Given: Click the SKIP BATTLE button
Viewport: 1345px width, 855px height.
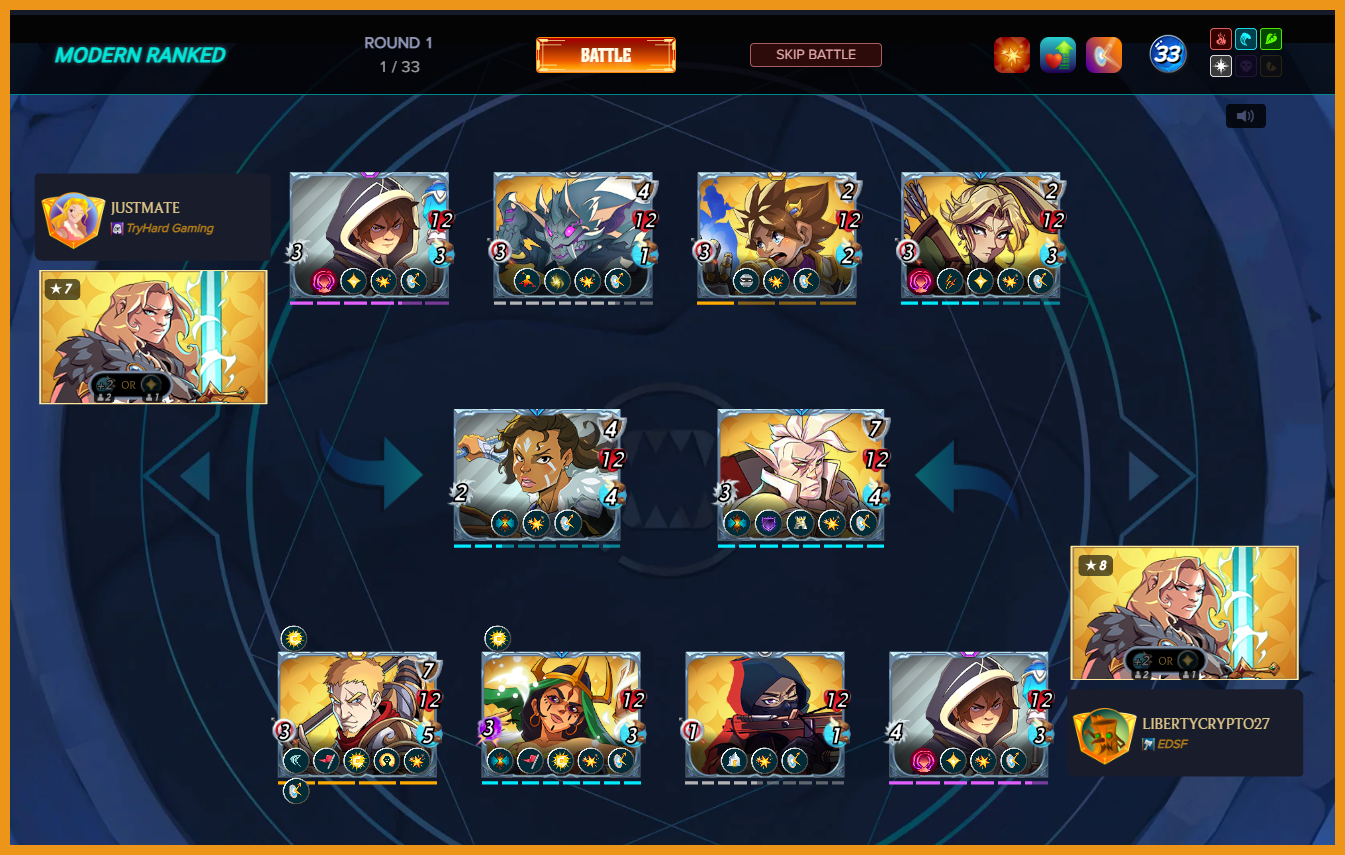Looking at the screenshot, I should pos(815,55).
